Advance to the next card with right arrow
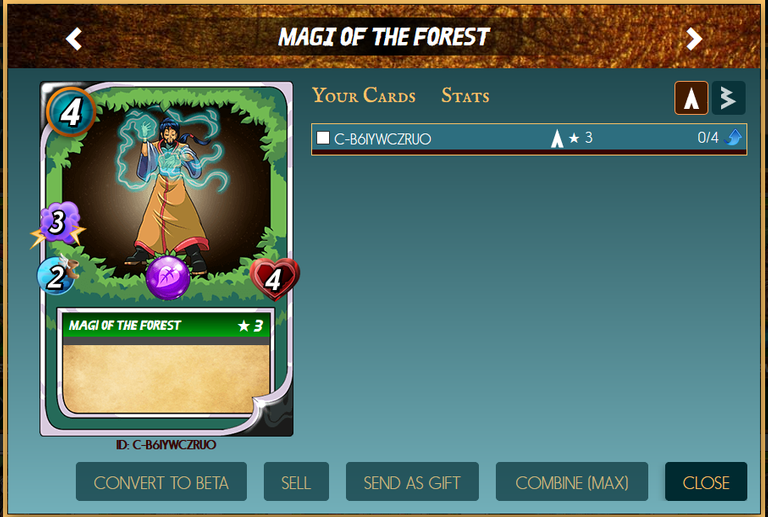 coord(694,39)
